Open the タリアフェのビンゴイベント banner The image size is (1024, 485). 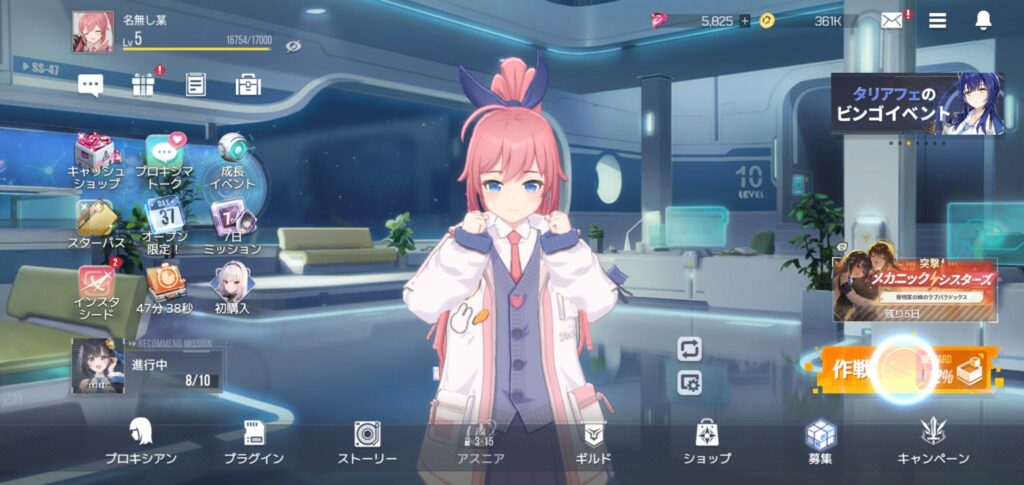click(x=916, y=104)
